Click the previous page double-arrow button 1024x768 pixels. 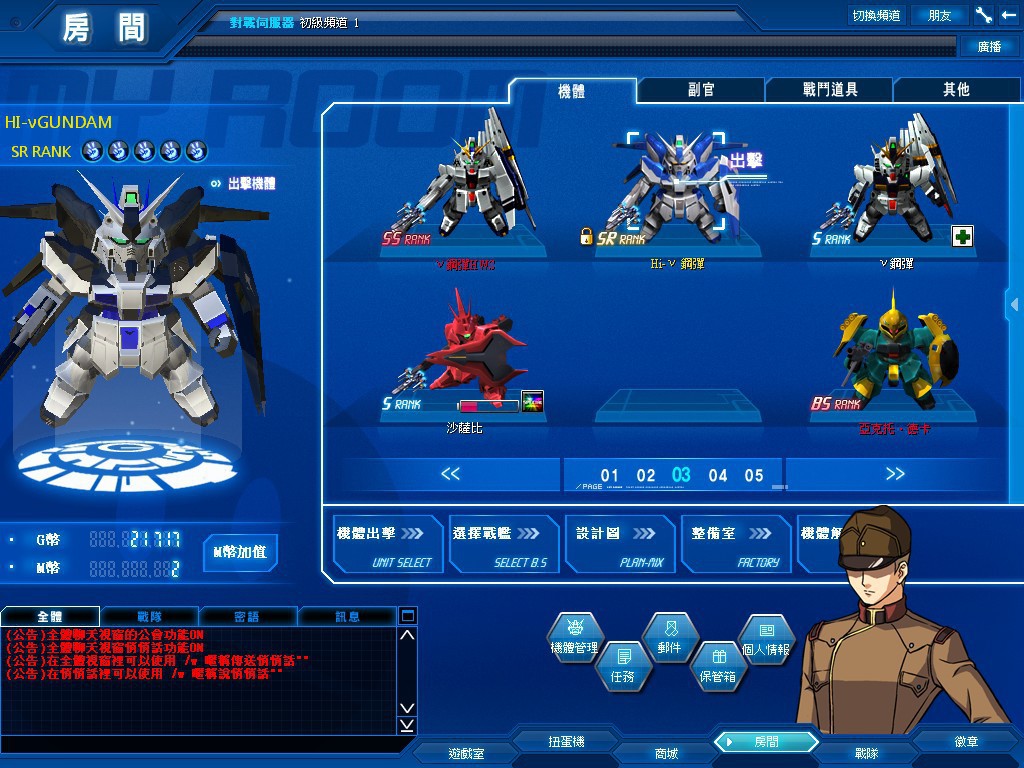coord(450,474)
